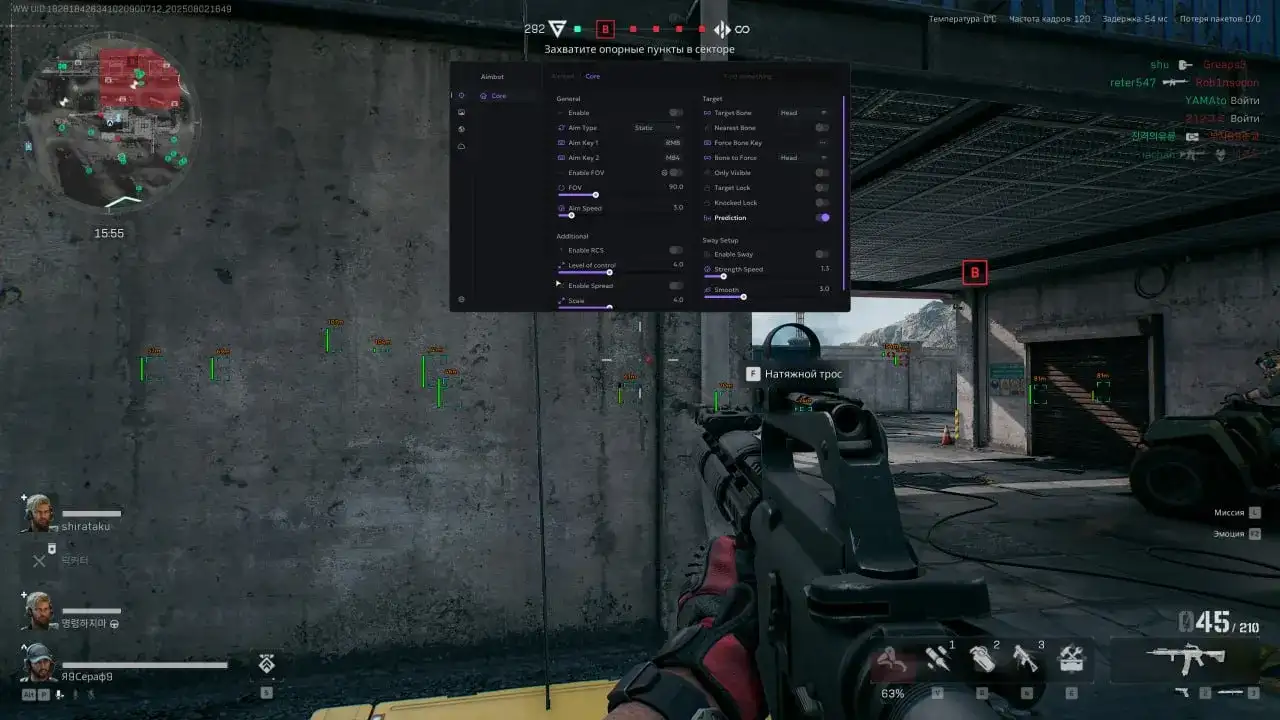Choose the grenade in slot 2
This screenshot has width=1280, height=720.
click(x=982, y=658)
